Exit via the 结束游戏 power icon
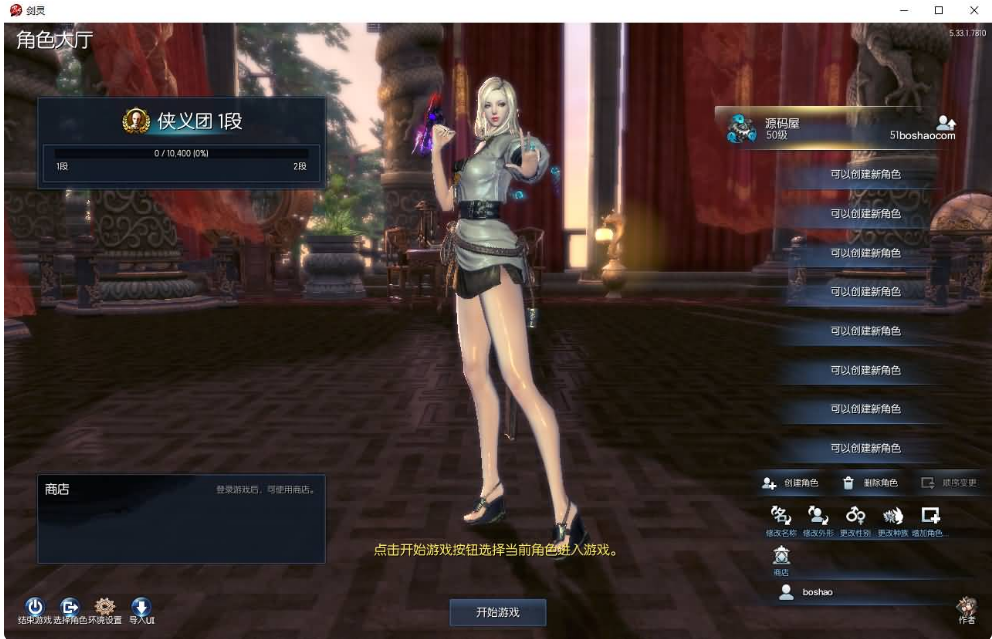Screen dimensions: 992x639 point(34,606)
